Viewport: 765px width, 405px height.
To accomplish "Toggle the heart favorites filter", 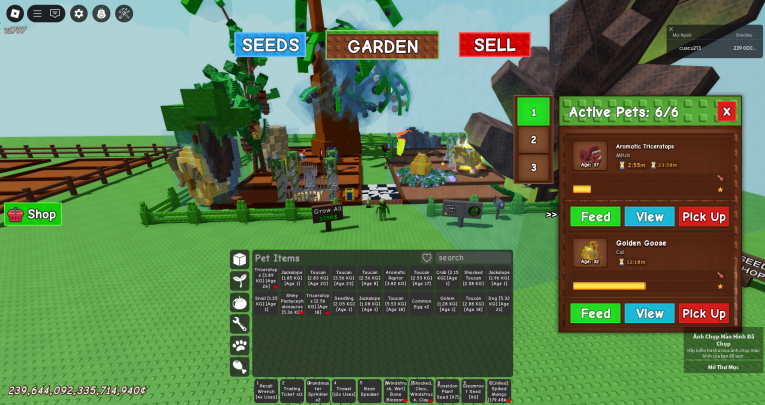I will tap(427, 258).
